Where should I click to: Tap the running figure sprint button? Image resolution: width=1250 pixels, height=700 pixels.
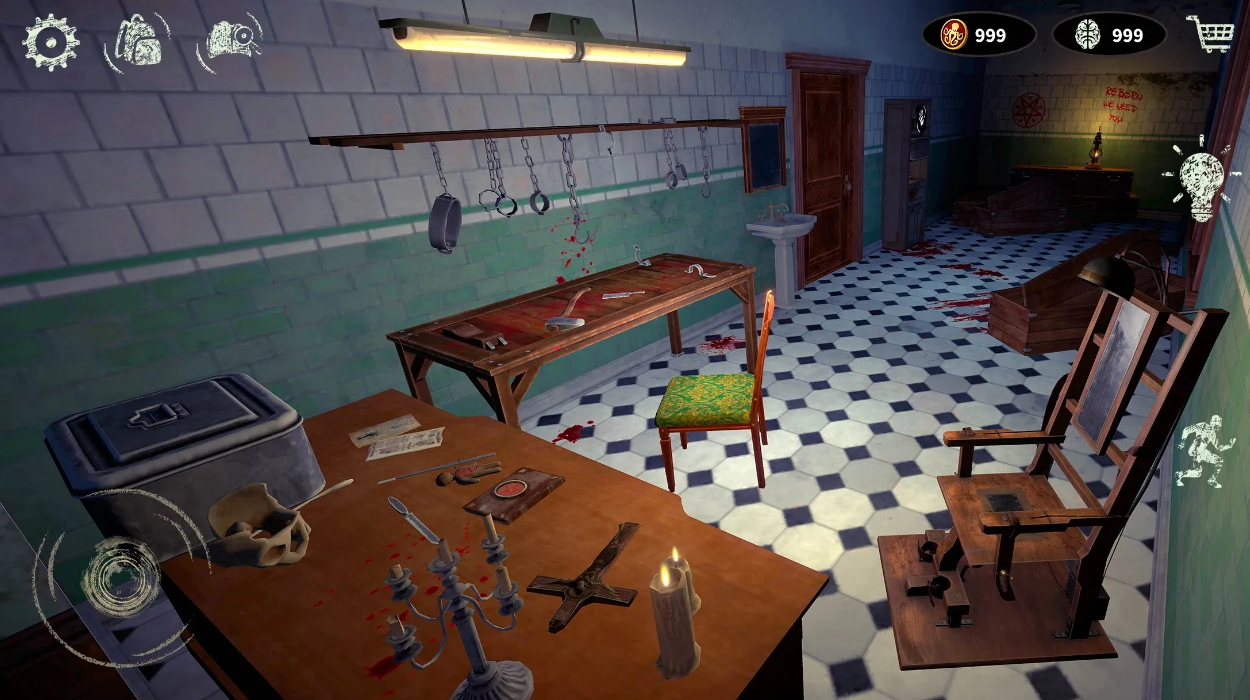click(1201, 451)
